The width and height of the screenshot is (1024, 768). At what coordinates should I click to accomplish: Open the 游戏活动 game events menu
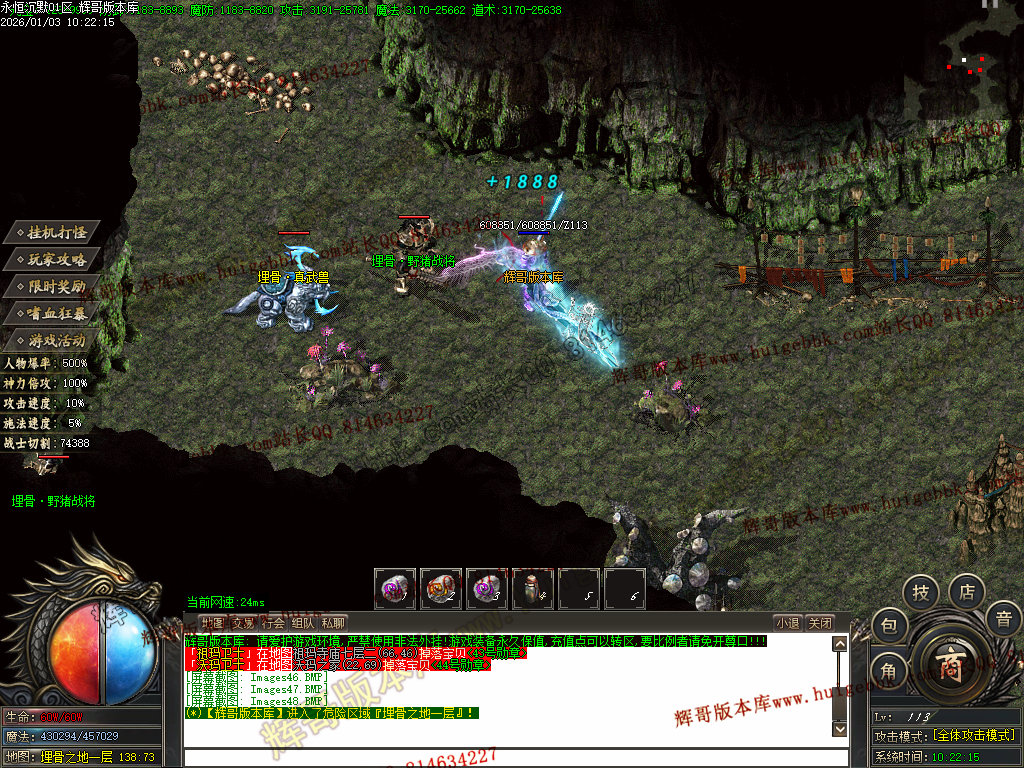point(58,340)
